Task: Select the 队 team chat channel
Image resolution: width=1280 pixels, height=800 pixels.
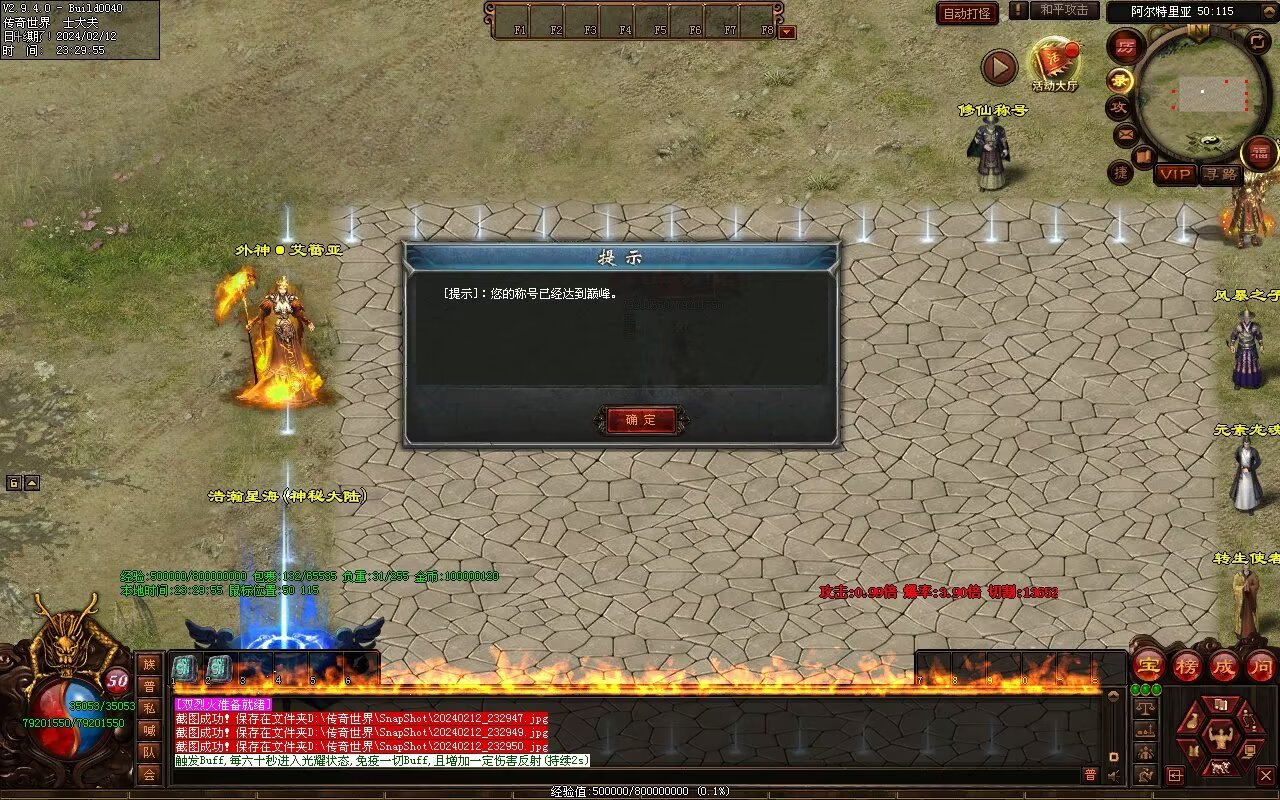Action: pos(149,752)
